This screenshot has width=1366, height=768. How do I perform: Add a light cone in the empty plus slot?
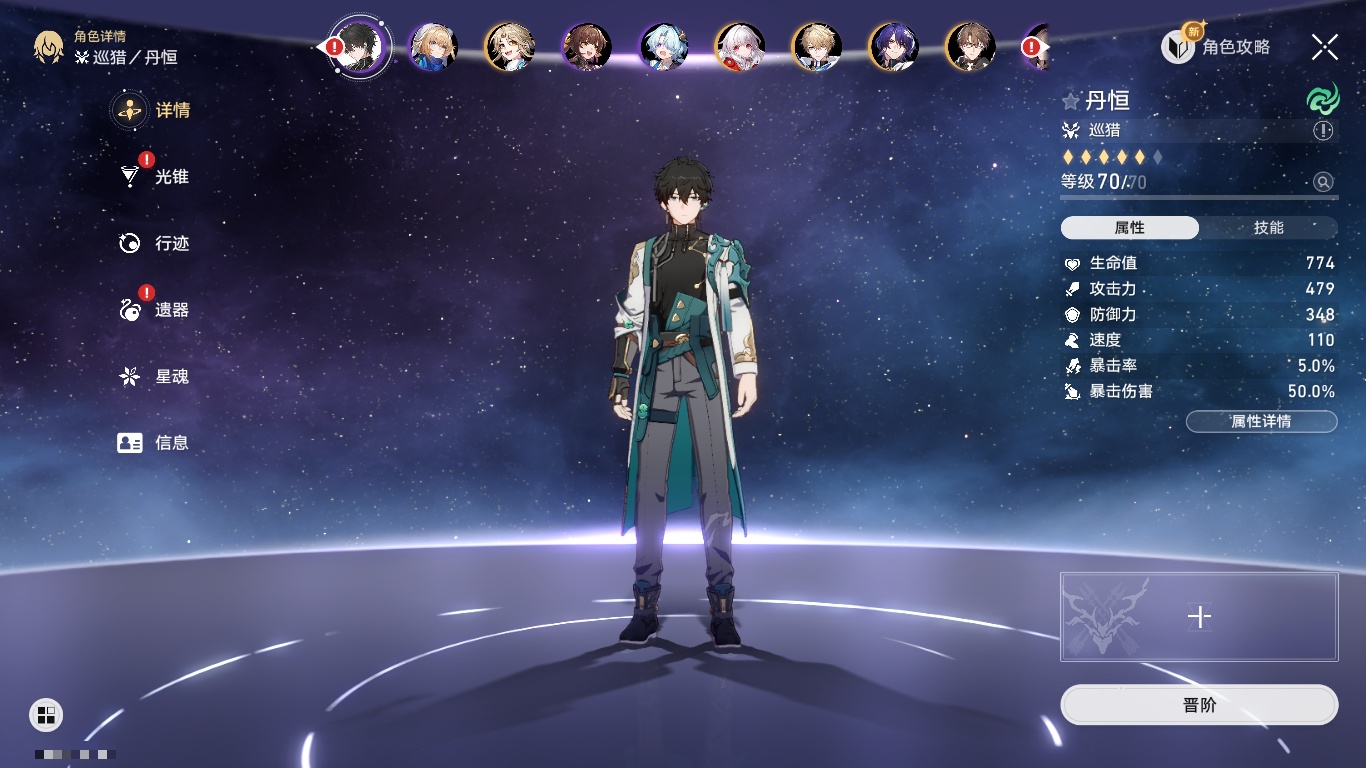click(x=1199, y=617)
